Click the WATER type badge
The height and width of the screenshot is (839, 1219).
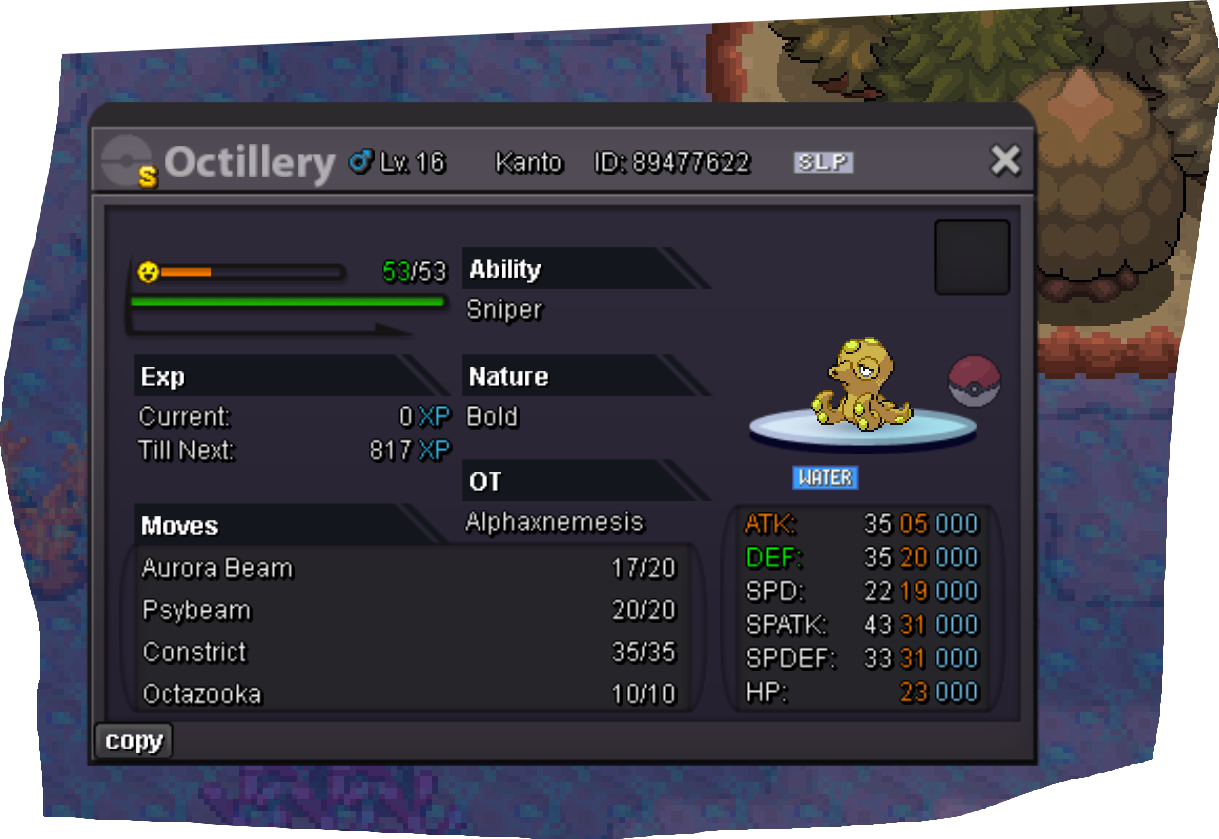[825, 478]
